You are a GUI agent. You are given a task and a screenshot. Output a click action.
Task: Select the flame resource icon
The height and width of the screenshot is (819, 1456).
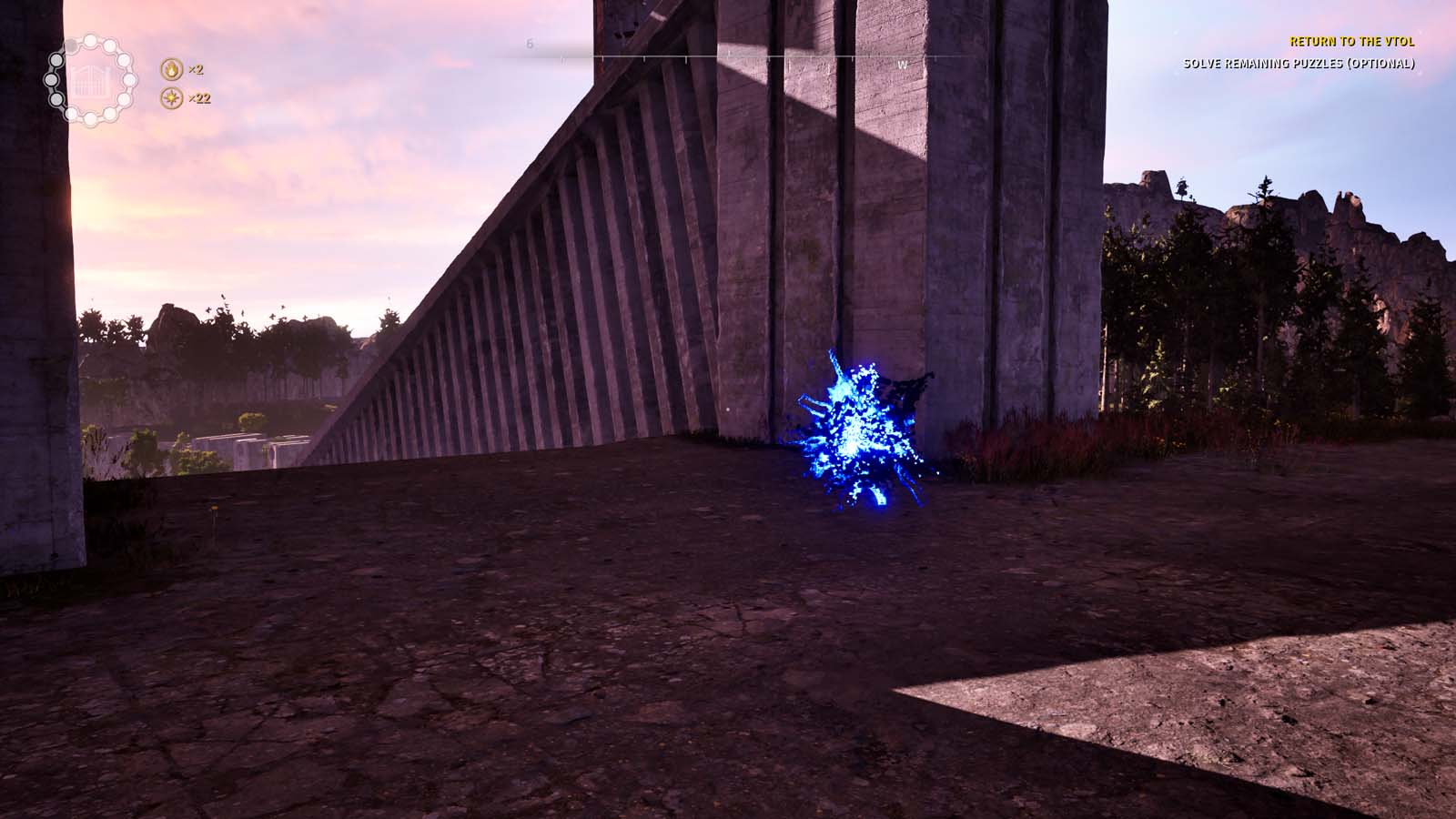point(170,68)
